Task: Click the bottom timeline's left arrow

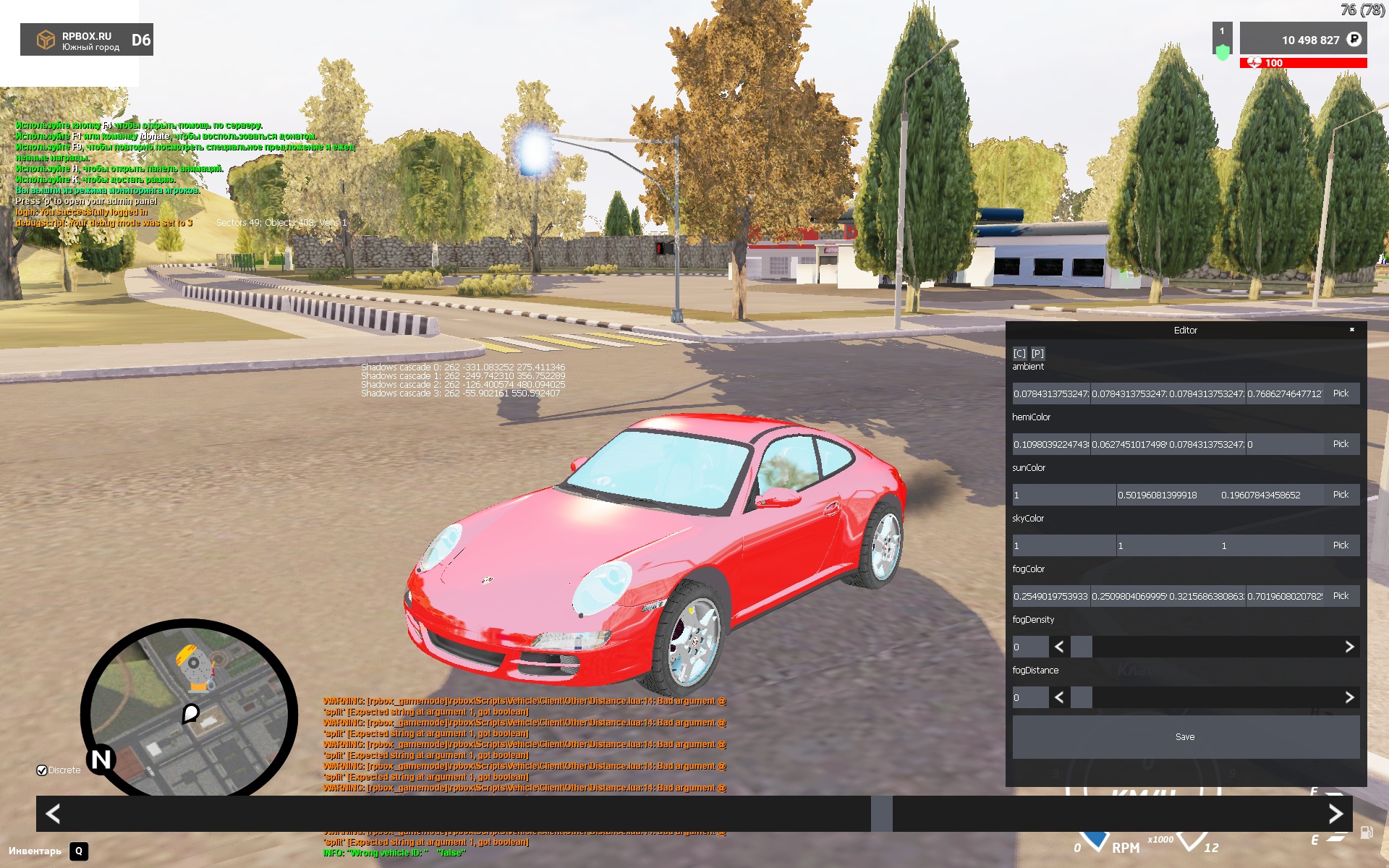Action: click(x=53, y=814)
